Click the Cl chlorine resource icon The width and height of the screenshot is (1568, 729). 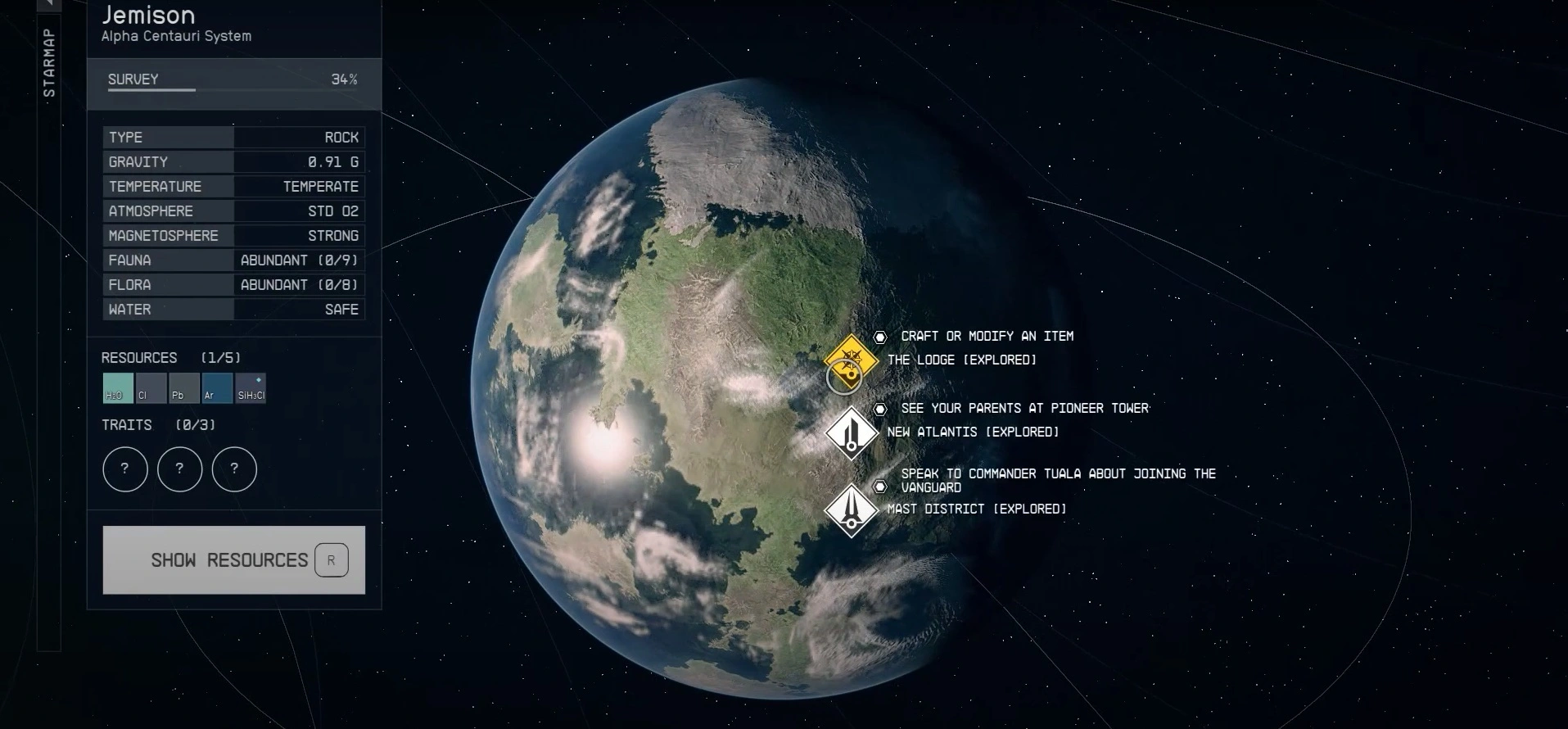coord(151,388)
